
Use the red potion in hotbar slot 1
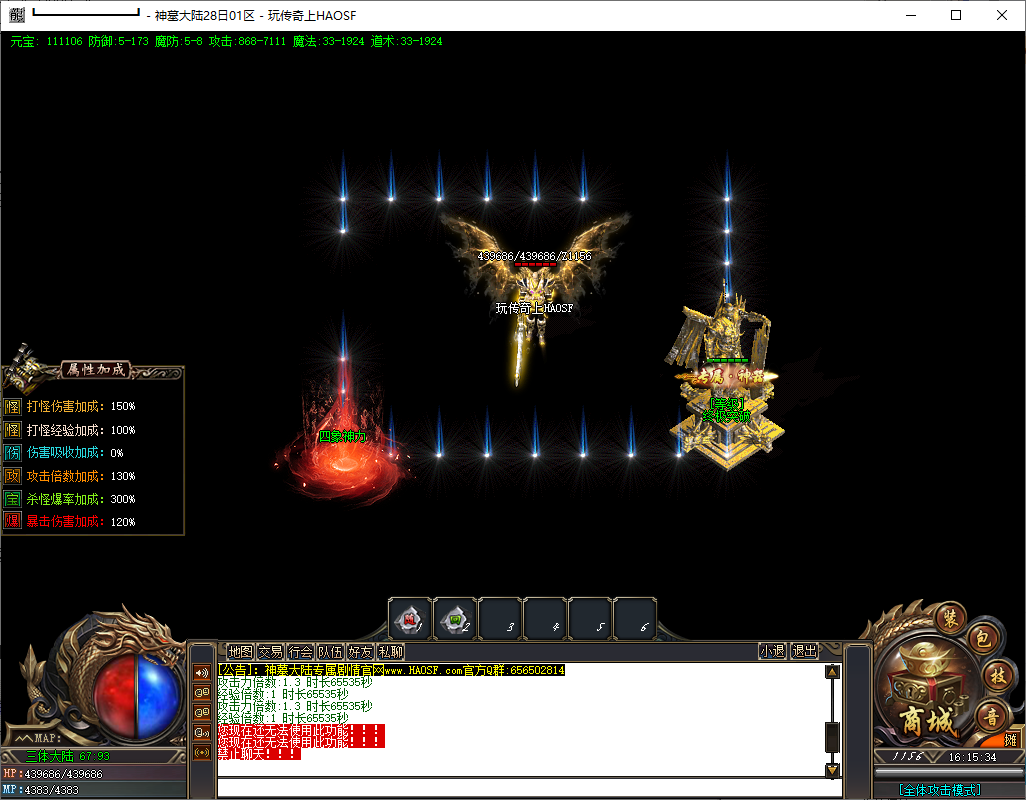[410, 619]
